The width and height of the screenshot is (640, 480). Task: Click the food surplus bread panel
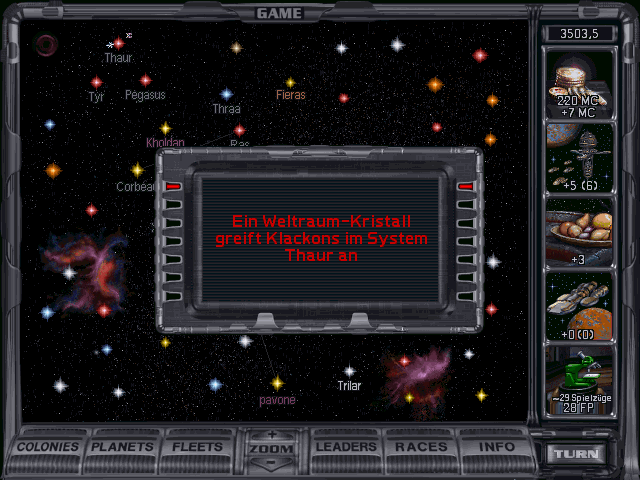(581, 232)
